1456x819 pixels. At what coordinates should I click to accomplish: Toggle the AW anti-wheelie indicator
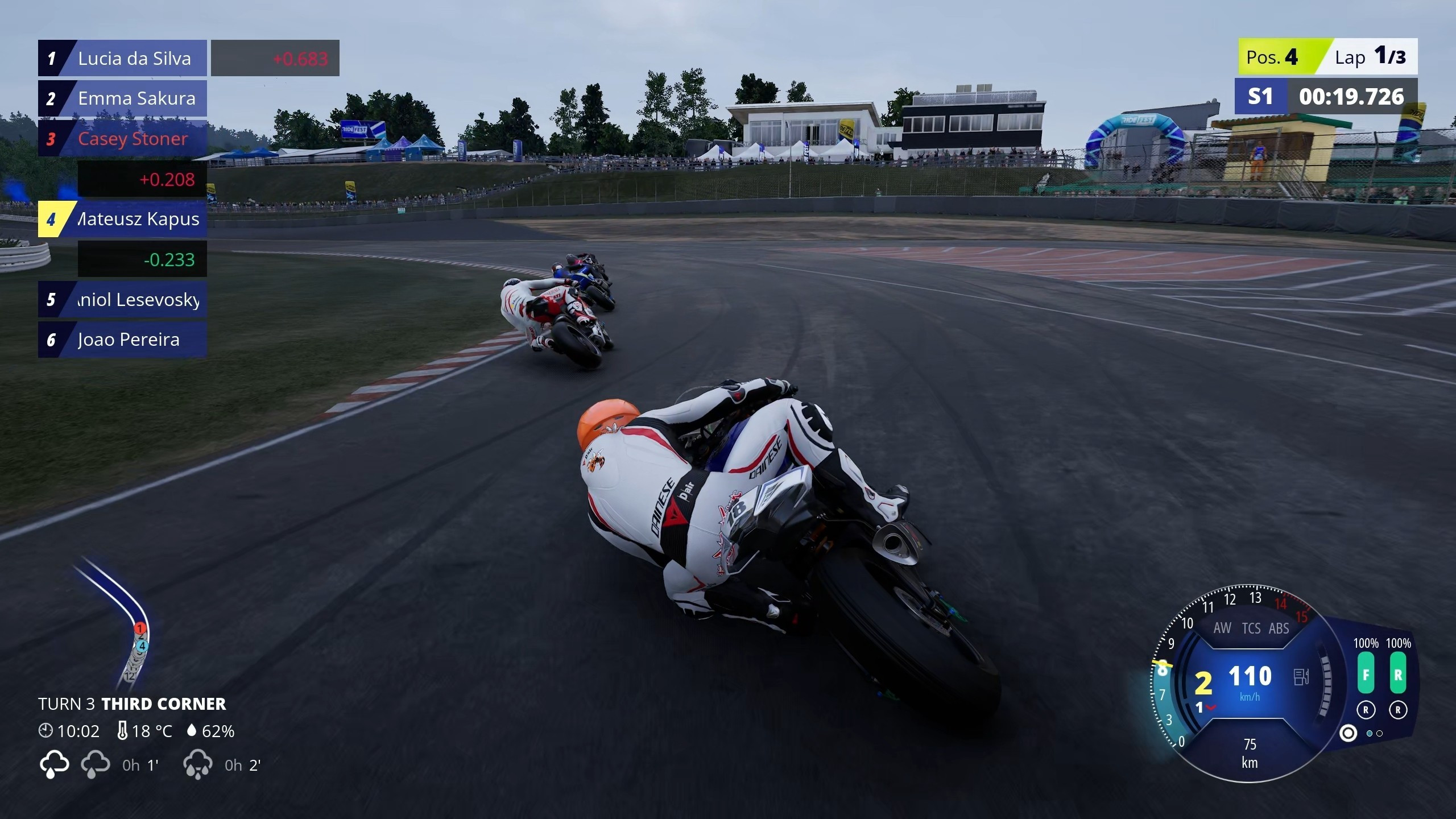coord(1222,628)
